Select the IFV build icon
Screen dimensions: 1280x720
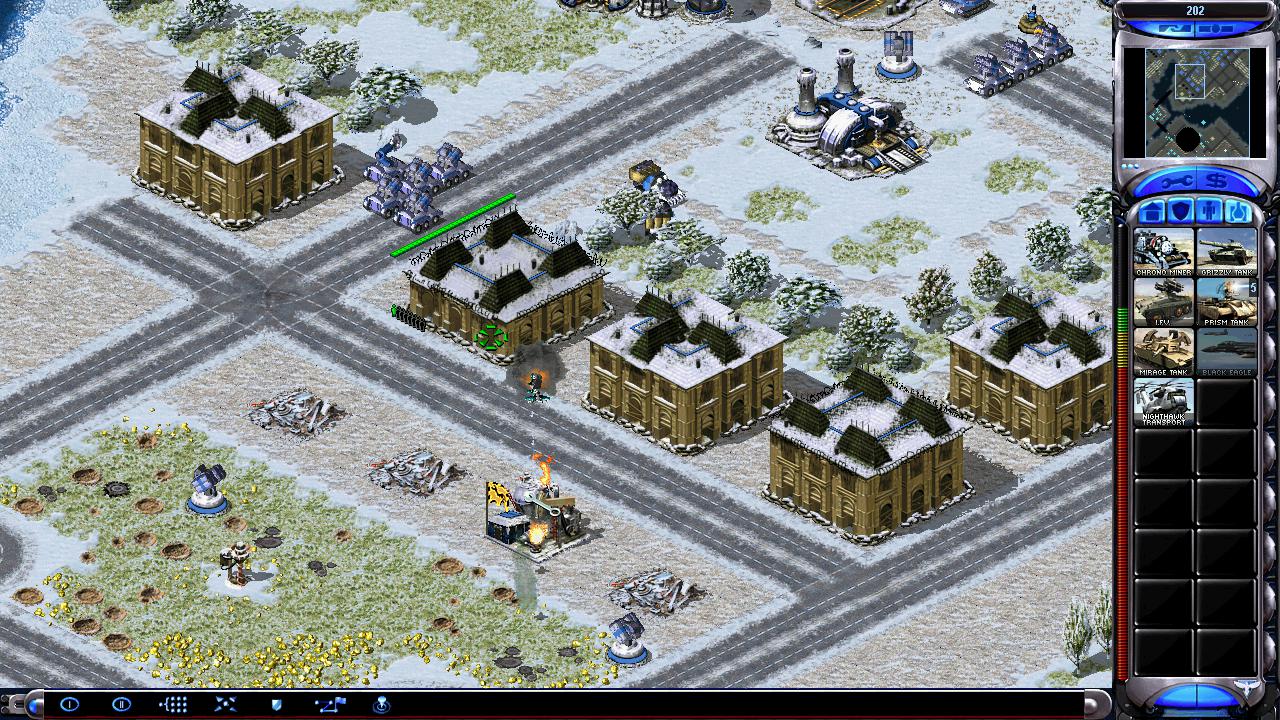(x=1163, y=302)
